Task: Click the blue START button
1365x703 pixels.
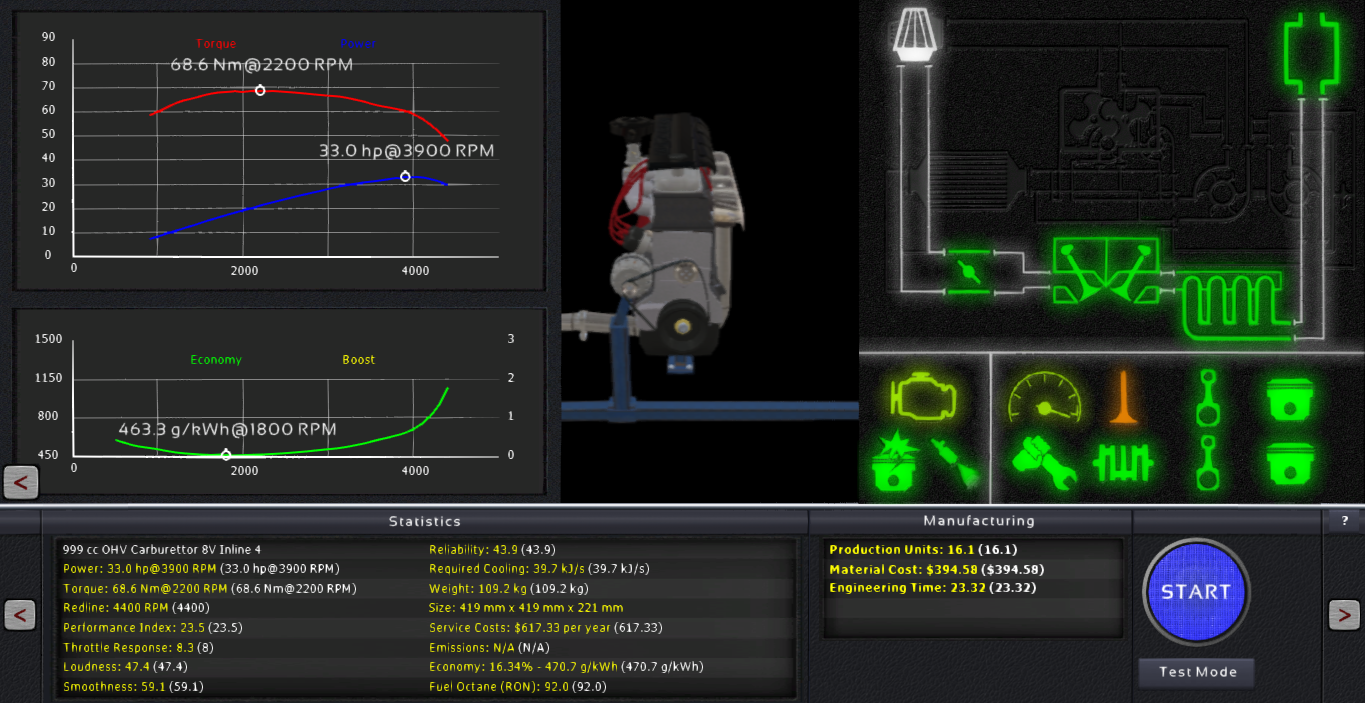Action: [x=1196, y=591]
